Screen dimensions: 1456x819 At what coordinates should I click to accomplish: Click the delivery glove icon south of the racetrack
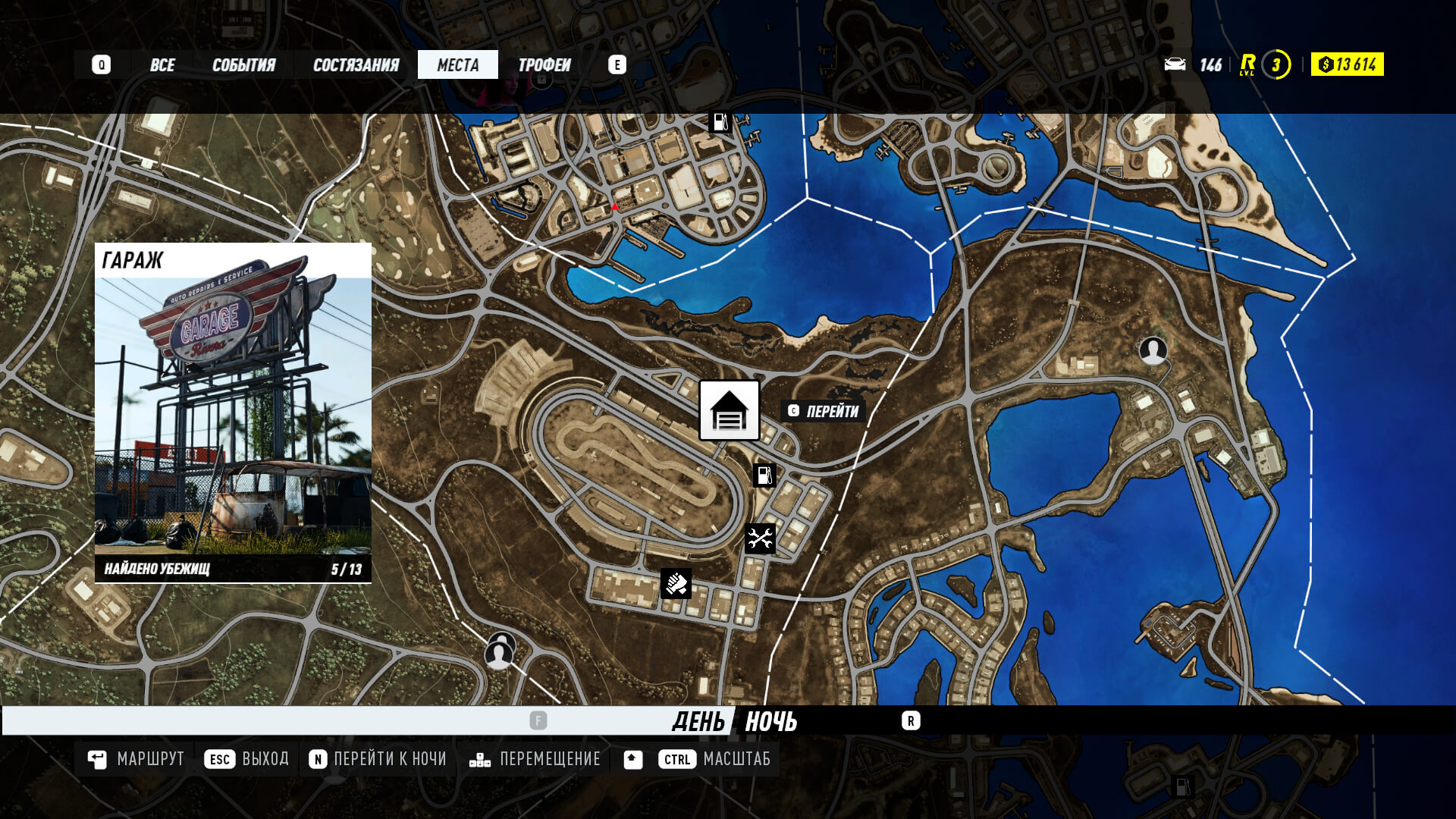pos(675,582)
